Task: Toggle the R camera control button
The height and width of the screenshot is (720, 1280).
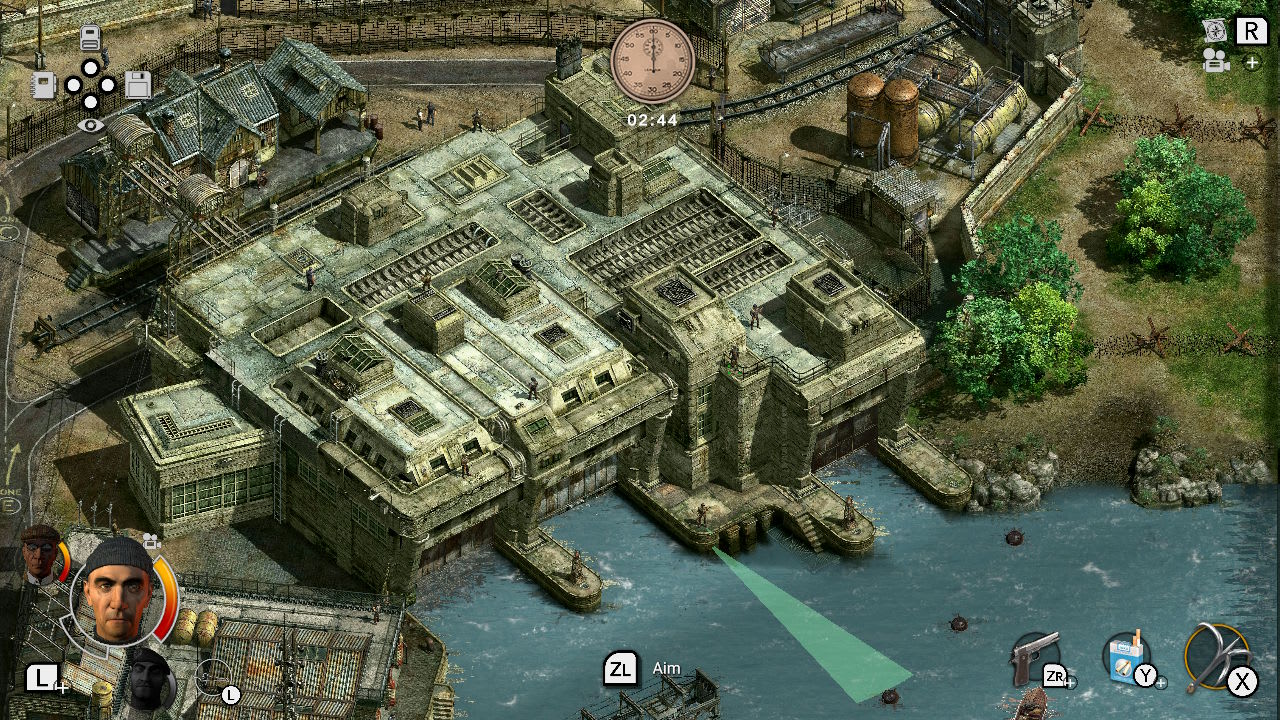Action: [x=1252, y=30]
